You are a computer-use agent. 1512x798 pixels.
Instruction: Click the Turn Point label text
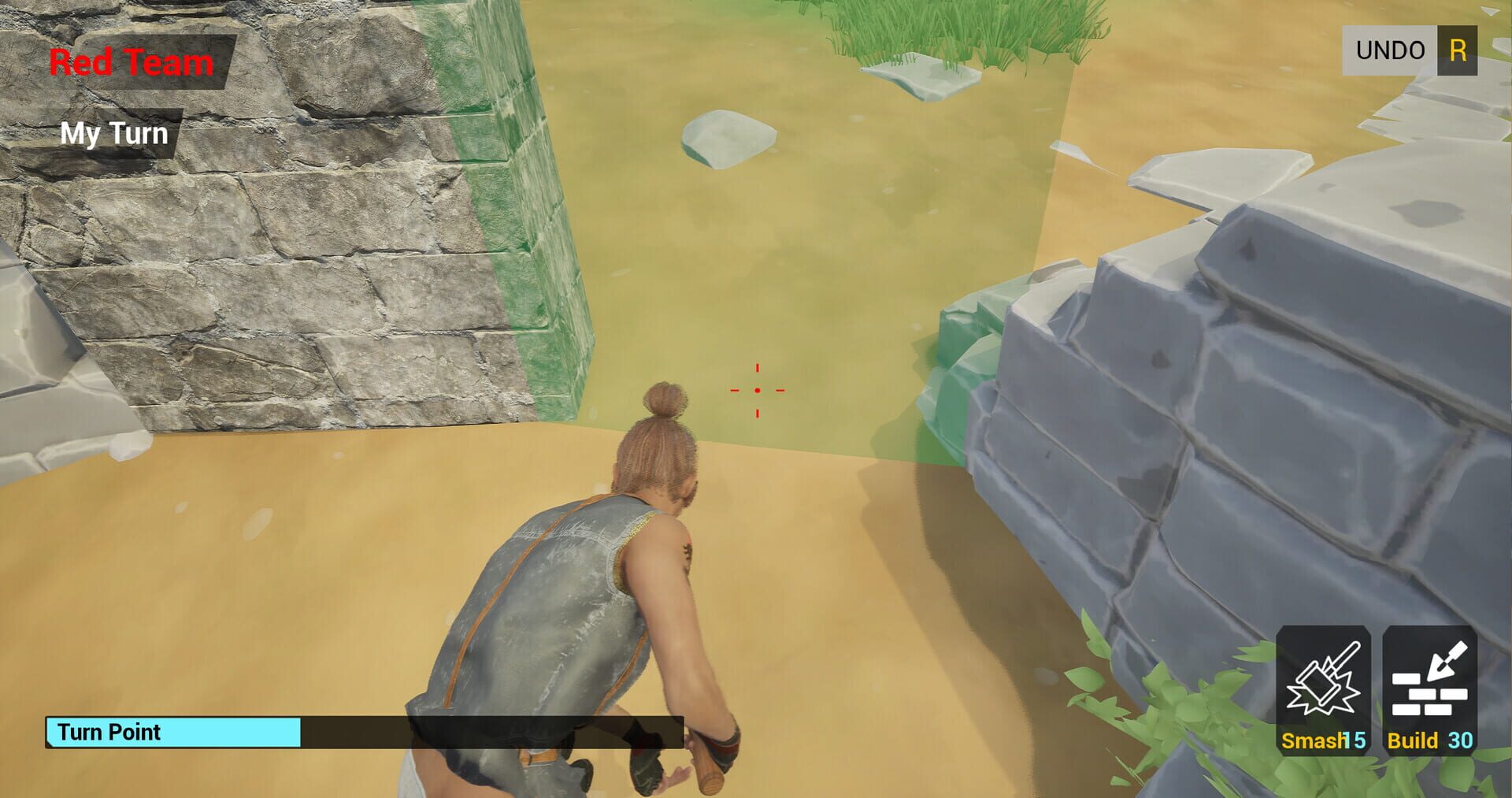109,732
